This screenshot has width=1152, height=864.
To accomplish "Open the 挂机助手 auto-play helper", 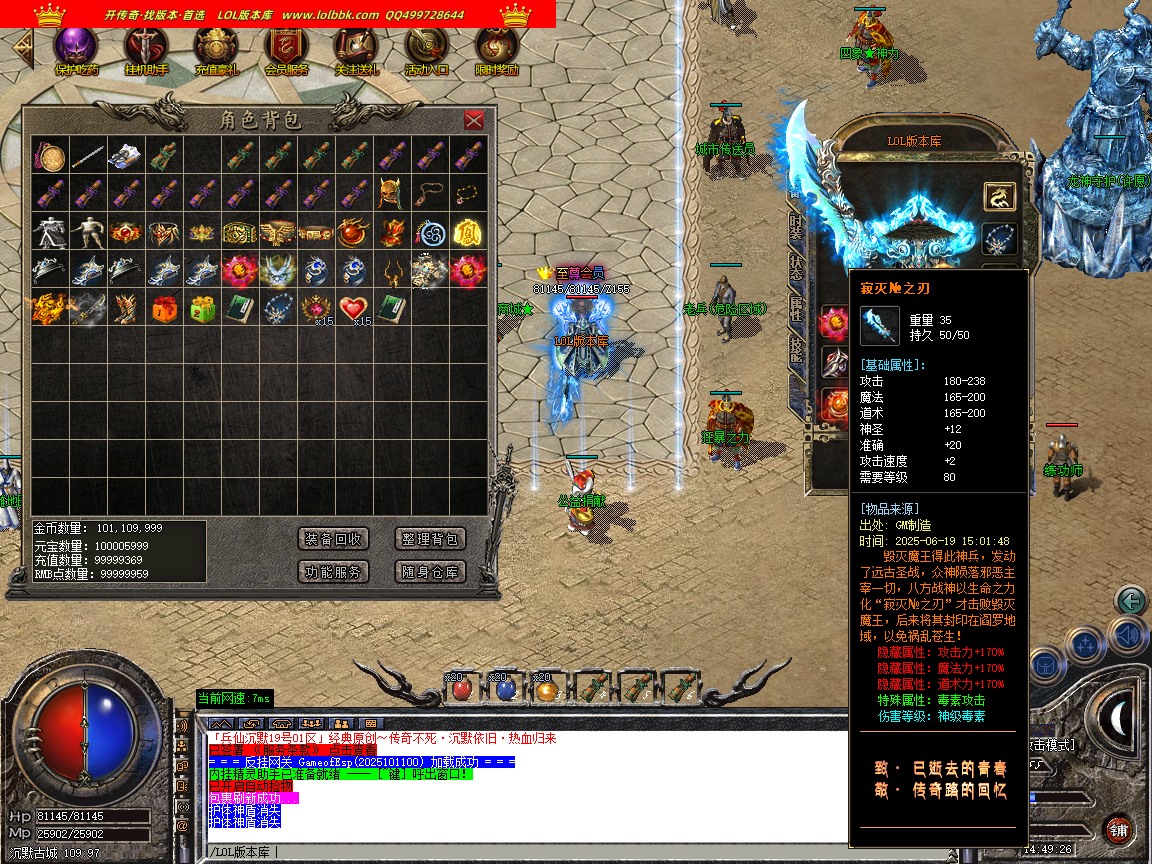I will (146, 48).
